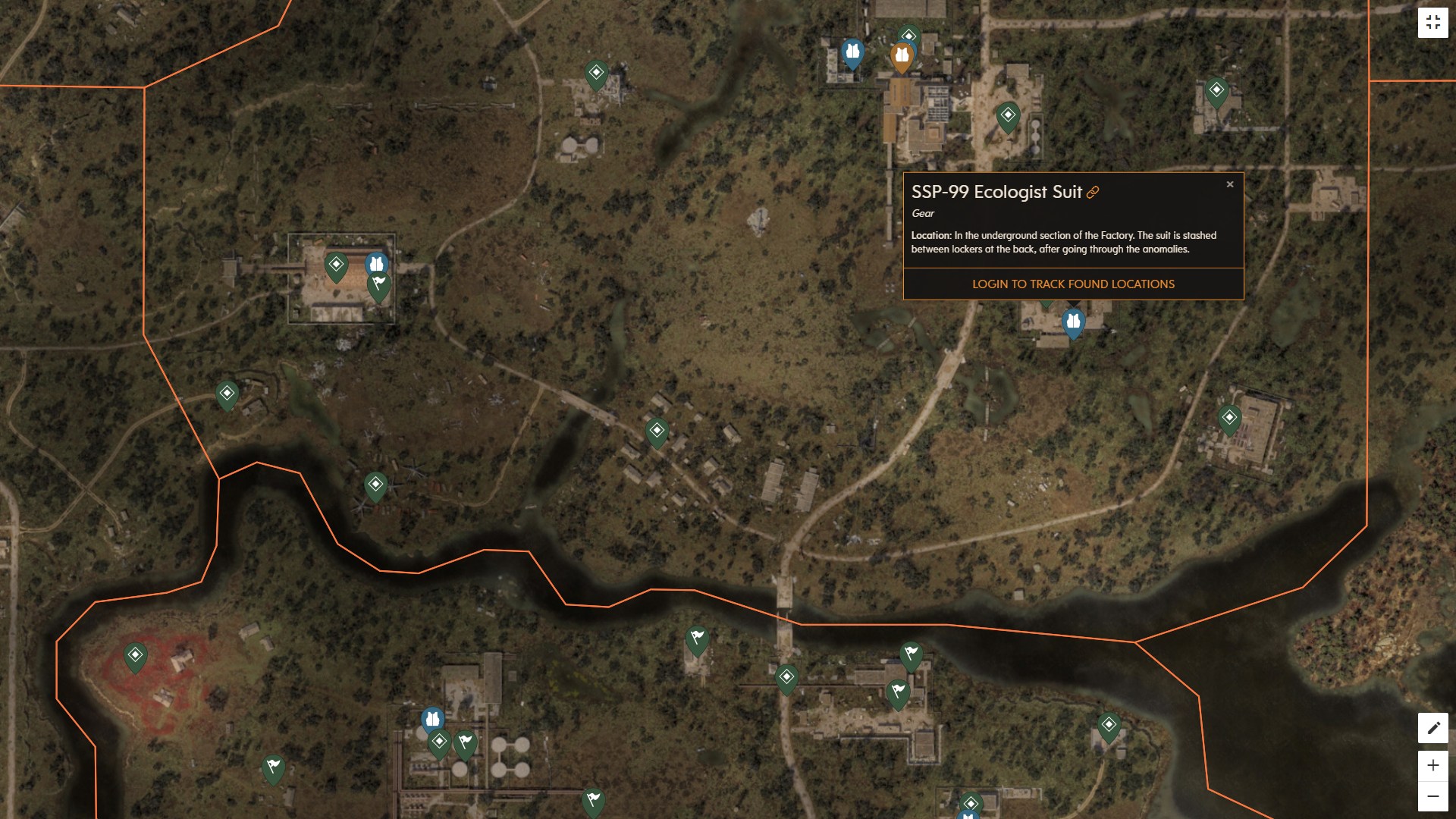Dismiss the SSP-99 popup with the X
This screenshot has width=1456, height=819.
(x=1230, y=184)
